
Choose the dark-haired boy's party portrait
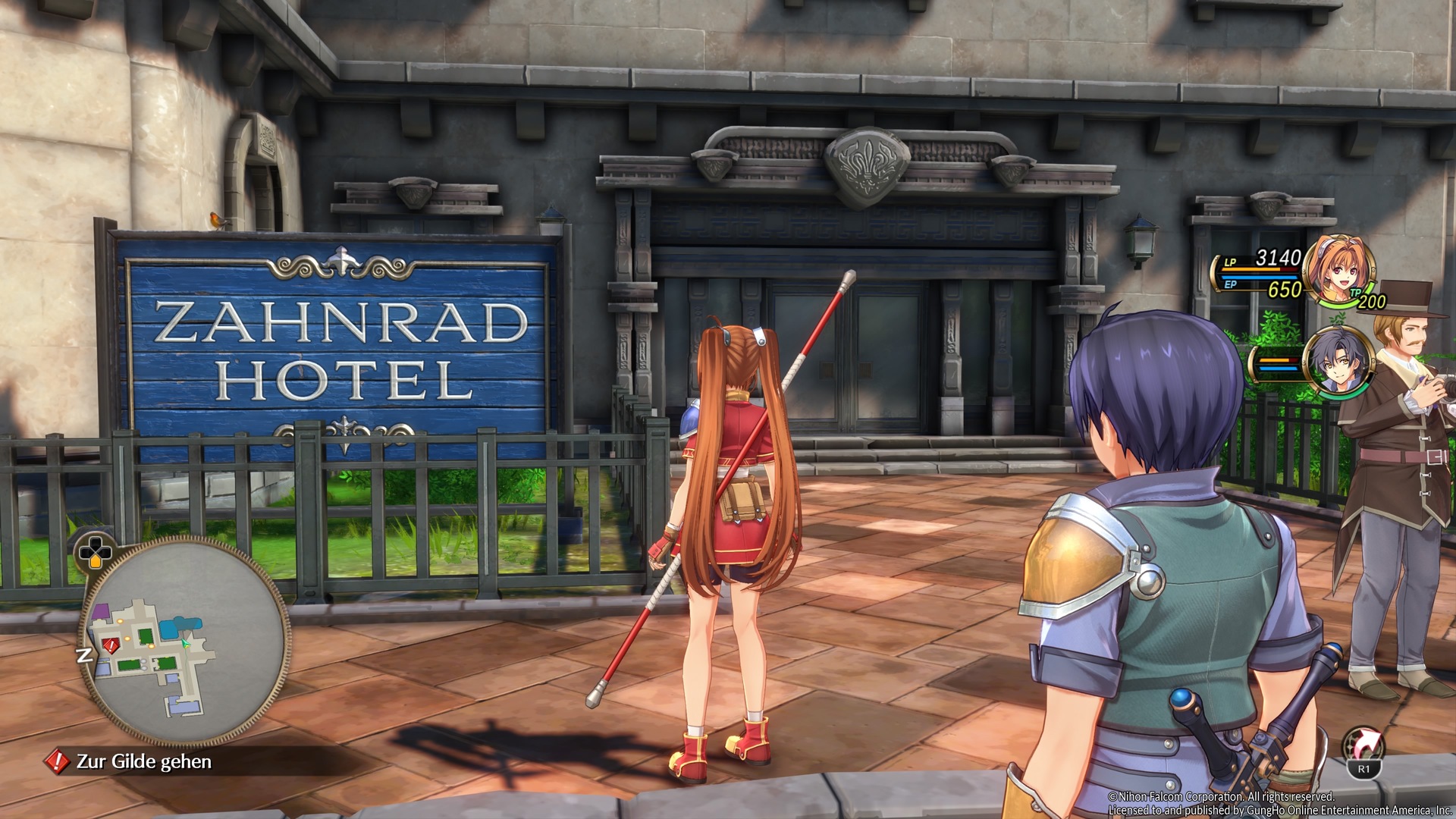point(1336,361)
